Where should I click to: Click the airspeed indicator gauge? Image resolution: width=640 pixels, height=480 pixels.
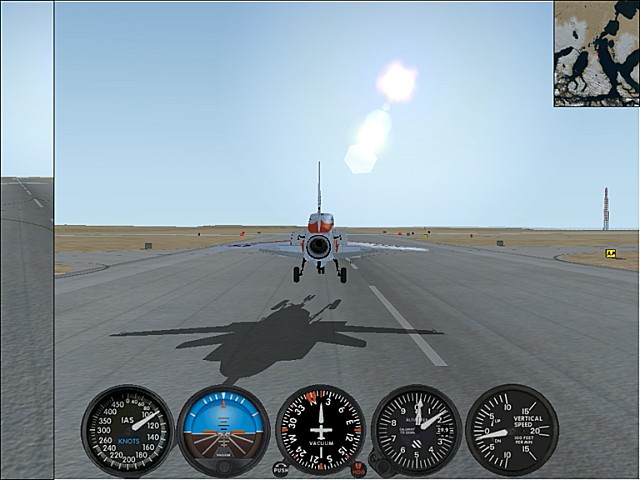tap(127, 430)
